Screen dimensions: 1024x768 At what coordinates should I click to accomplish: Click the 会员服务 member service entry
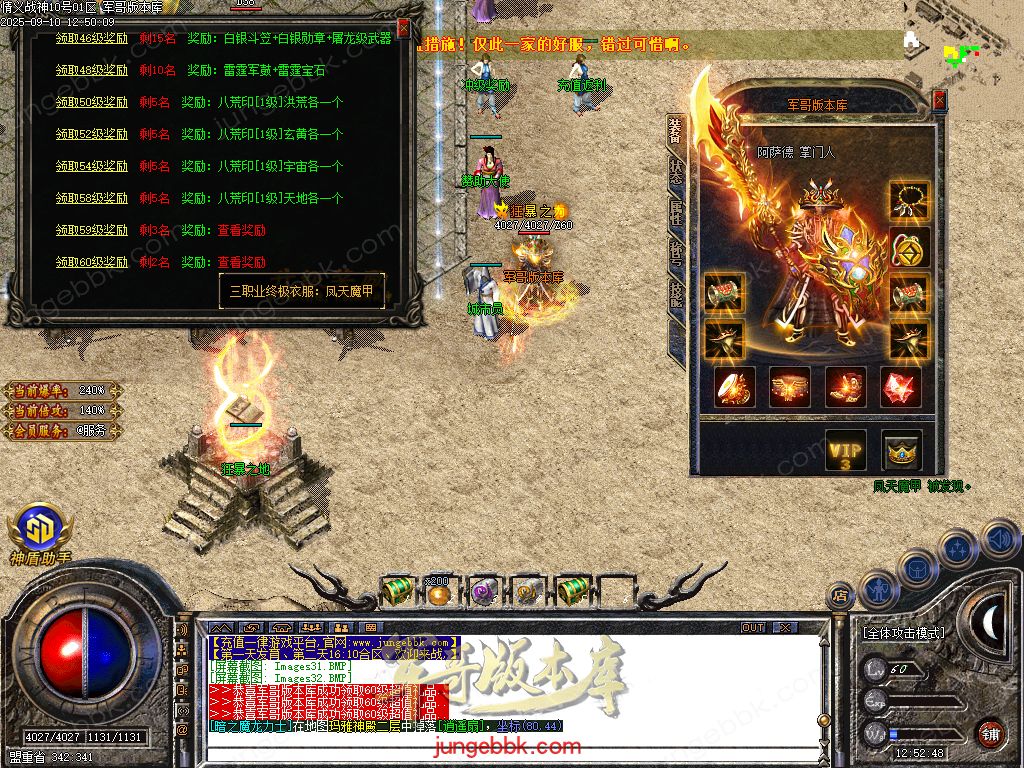tap(62, 431)
